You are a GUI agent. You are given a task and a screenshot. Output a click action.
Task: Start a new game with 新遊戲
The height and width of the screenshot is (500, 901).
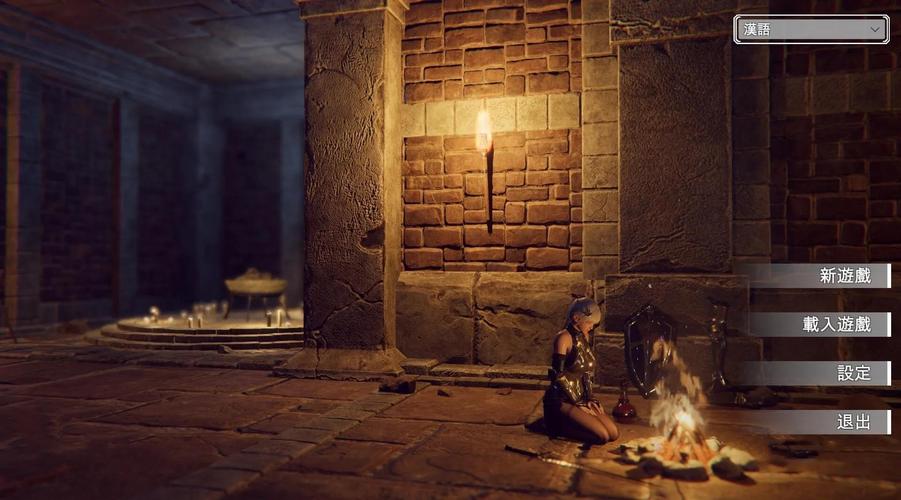820,276
